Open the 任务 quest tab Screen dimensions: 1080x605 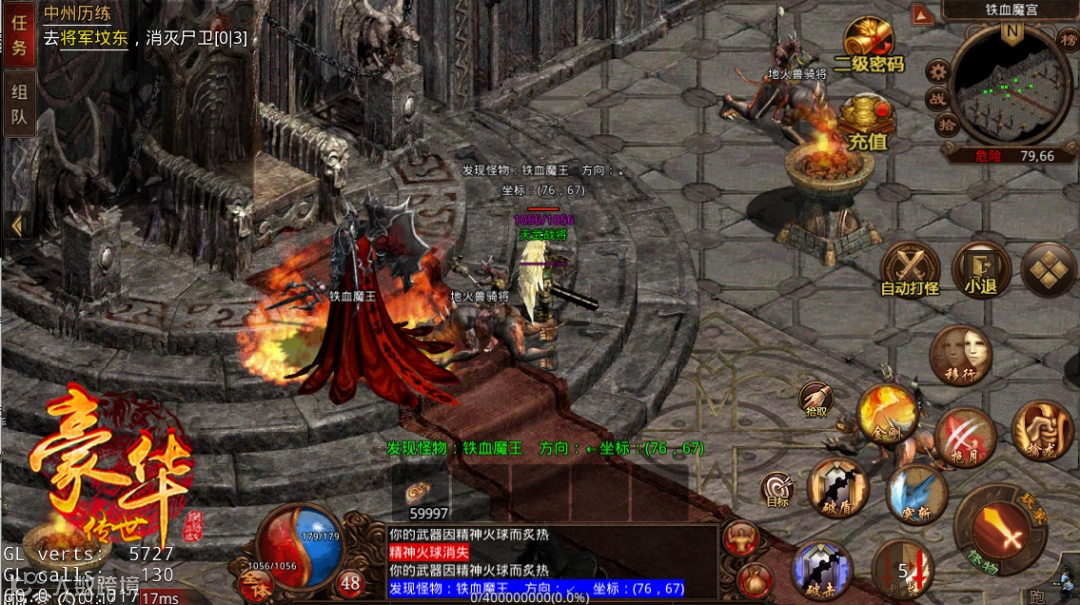(18, 34)
